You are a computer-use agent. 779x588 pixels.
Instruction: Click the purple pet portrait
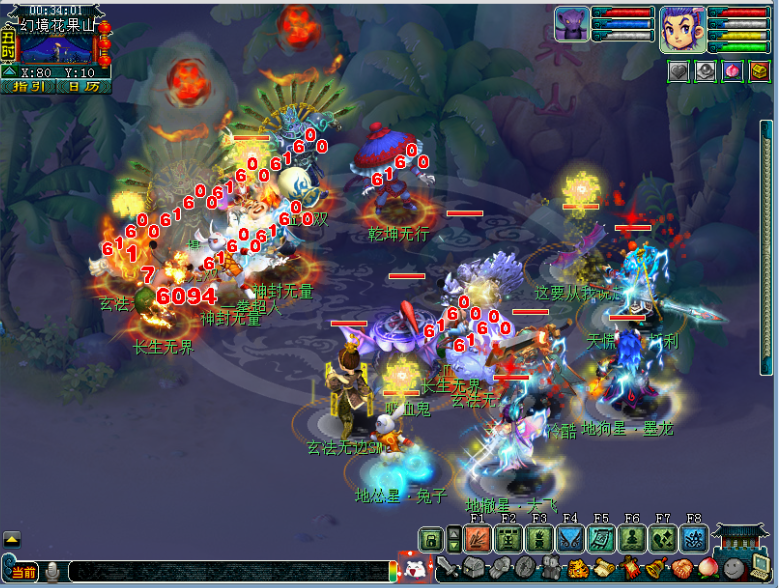pos(573,25)
